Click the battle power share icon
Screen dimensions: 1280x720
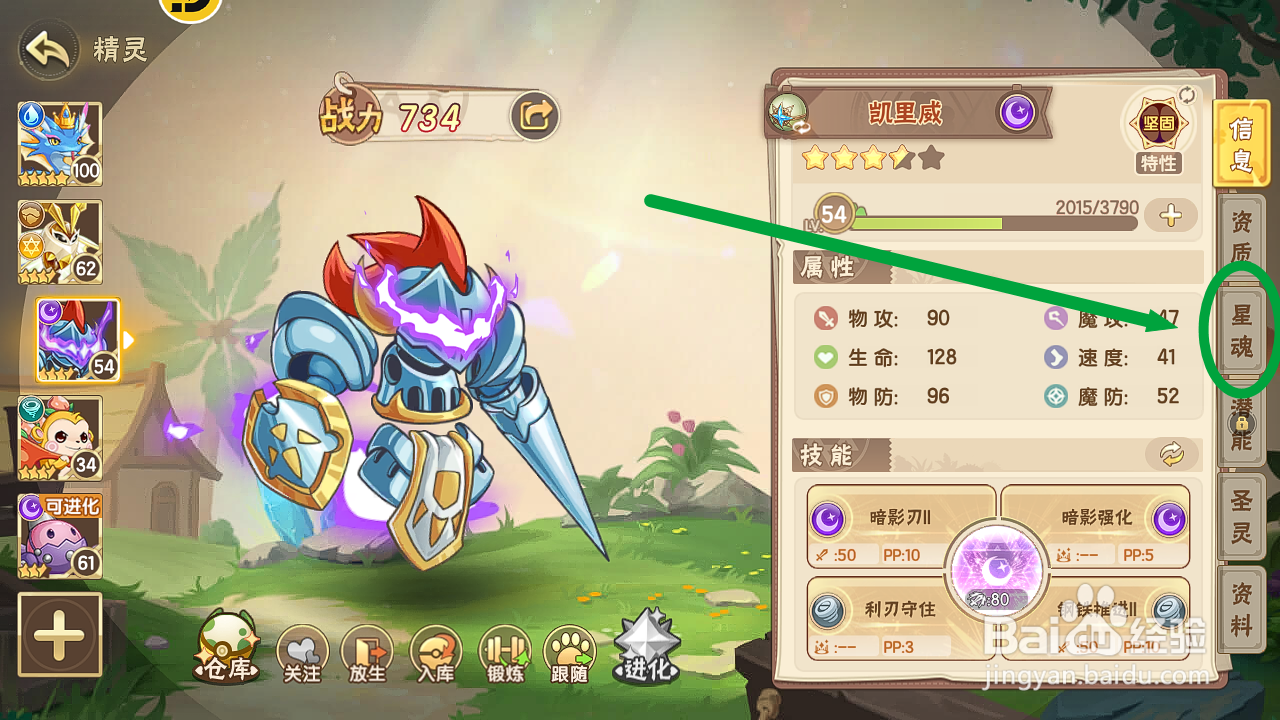(x=536, y=115)
